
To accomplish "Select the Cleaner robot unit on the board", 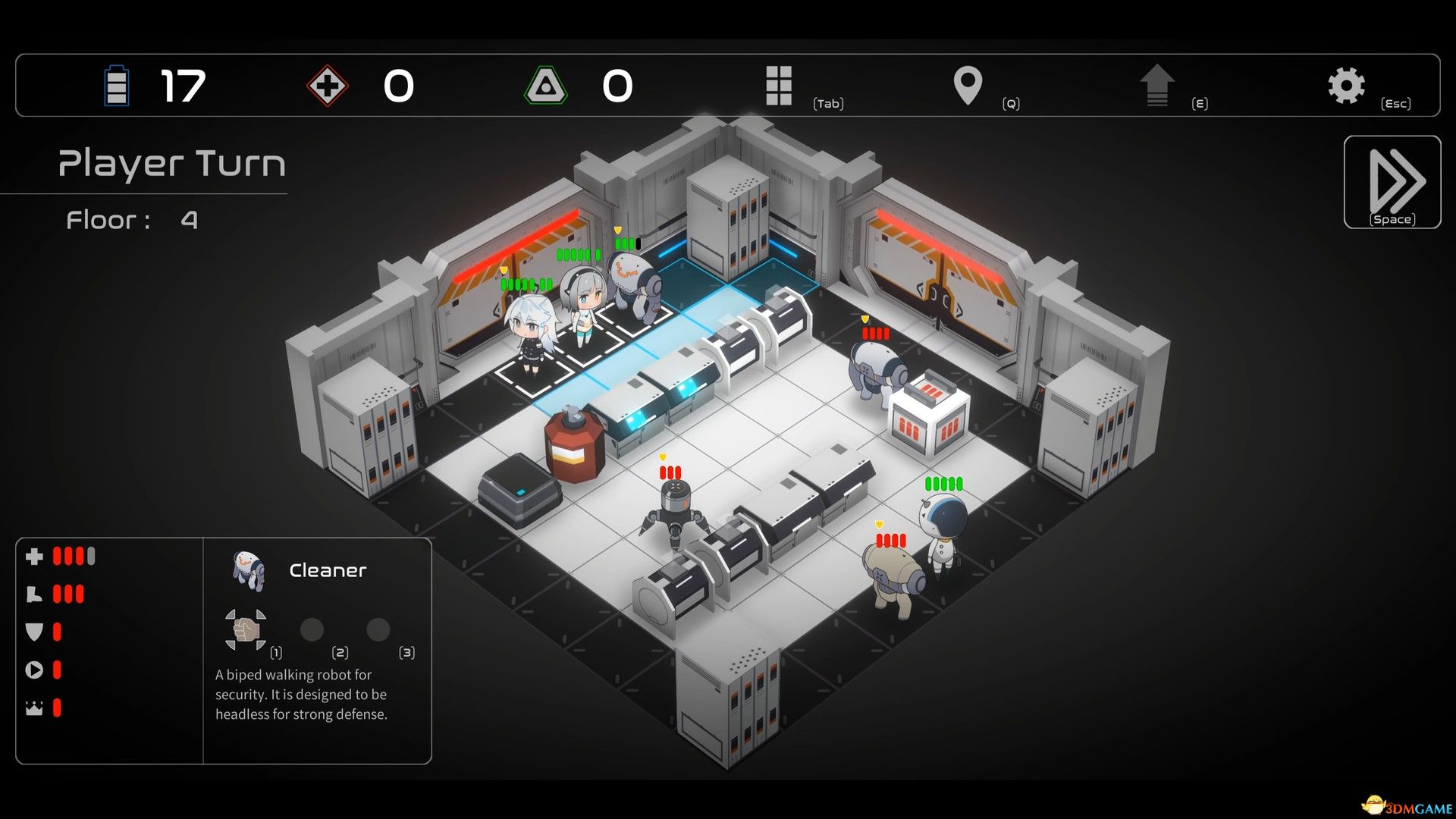I will point(635,284).
